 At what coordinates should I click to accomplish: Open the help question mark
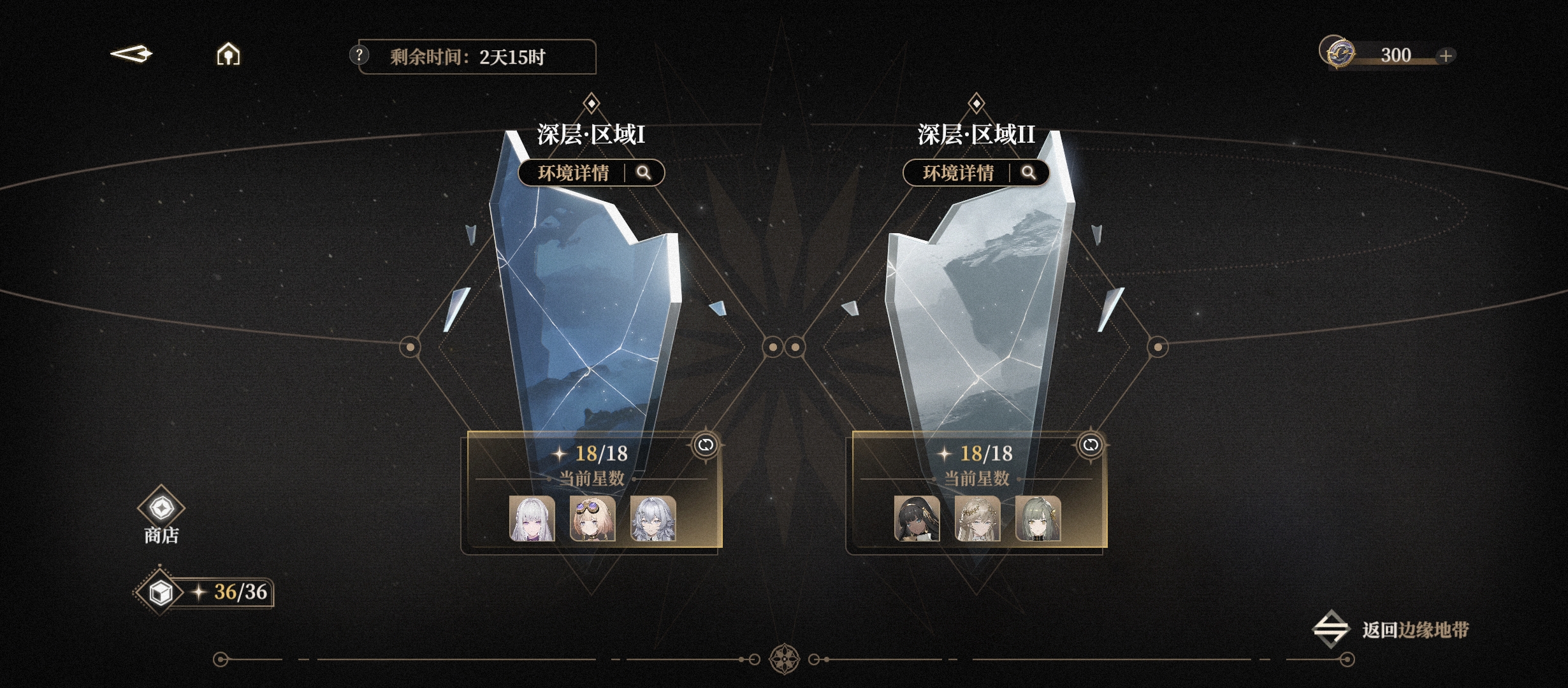pyautogui.click(x=359, y=56)
